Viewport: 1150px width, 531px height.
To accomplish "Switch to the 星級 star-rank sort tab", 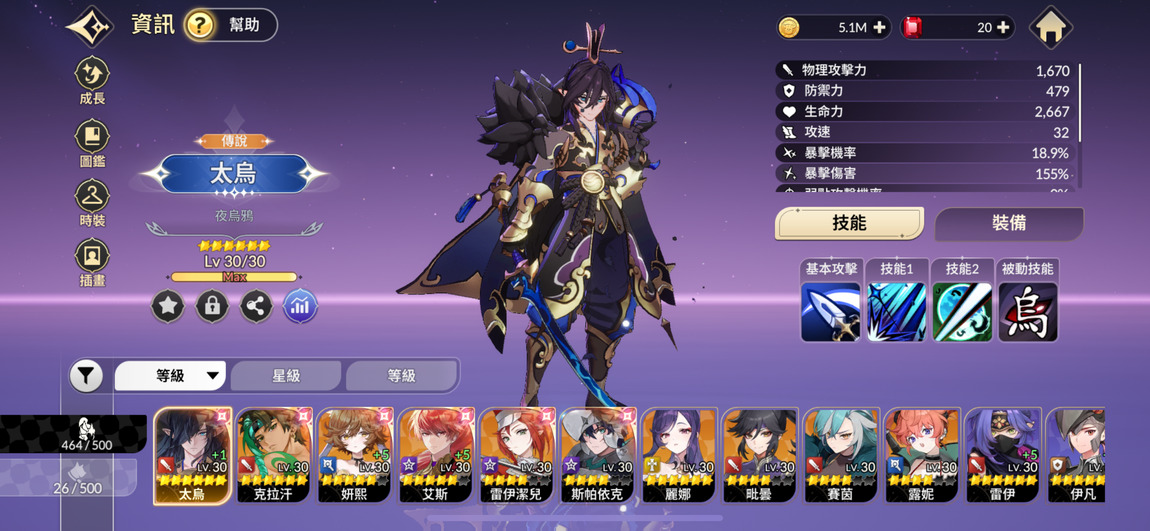I will tap(287, 376).
